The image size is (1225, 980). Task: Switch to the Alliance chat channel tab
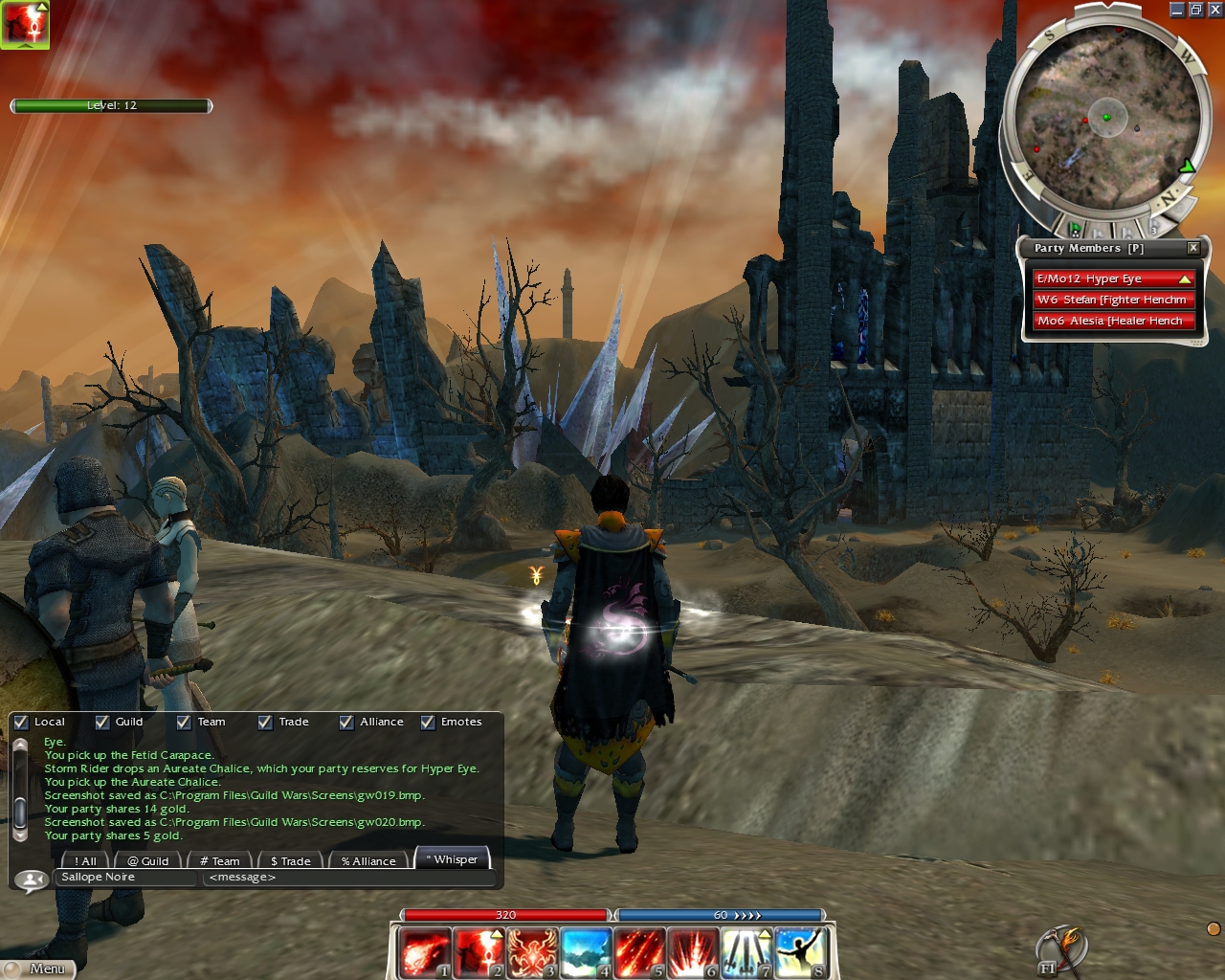pos(368,861)
